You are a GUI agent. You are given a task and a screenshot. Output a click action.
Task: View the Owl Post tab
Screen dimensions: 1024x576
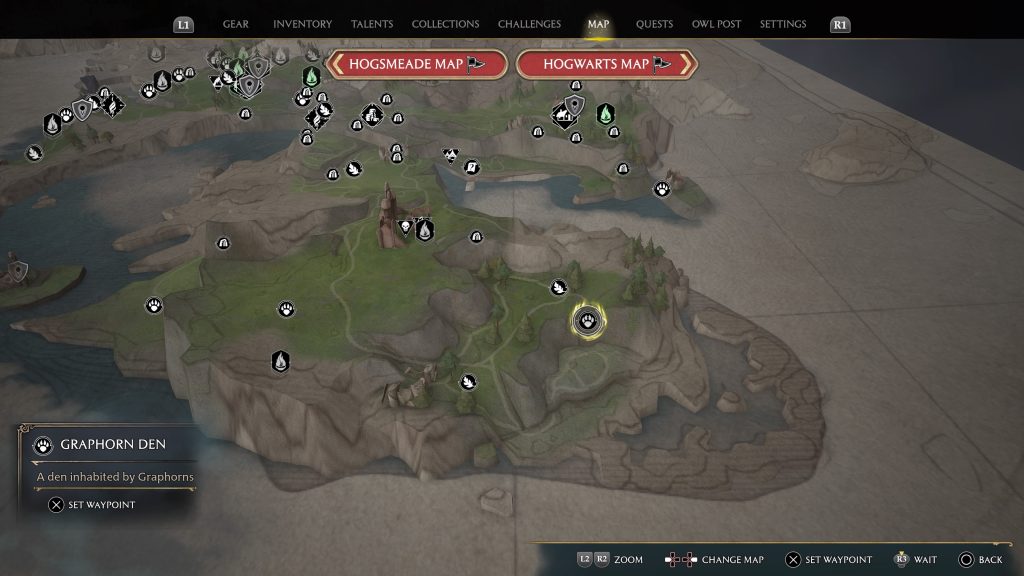pos(715,24)
